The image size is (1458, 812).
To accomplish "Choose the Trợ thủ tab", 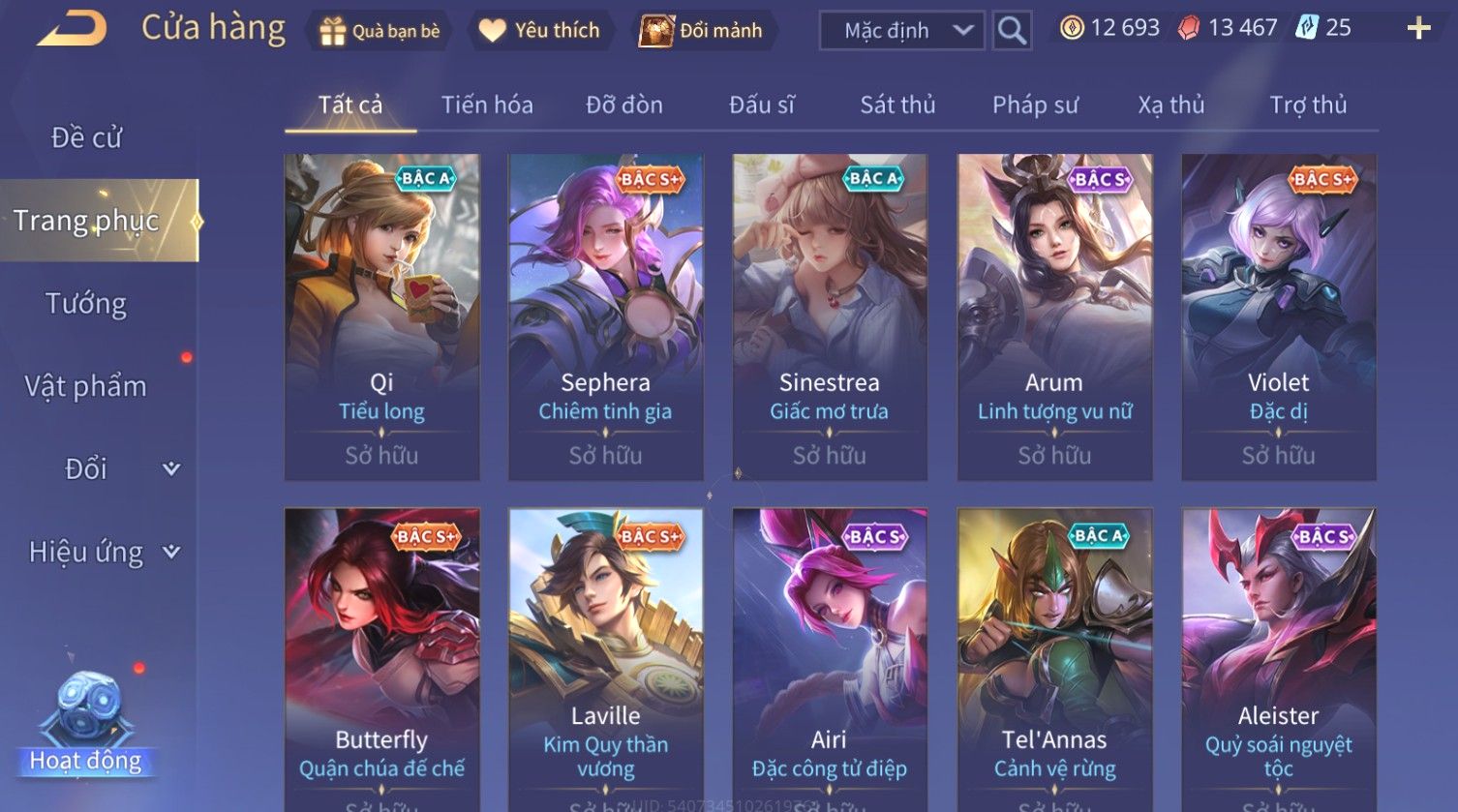I will click(1308, 105).
